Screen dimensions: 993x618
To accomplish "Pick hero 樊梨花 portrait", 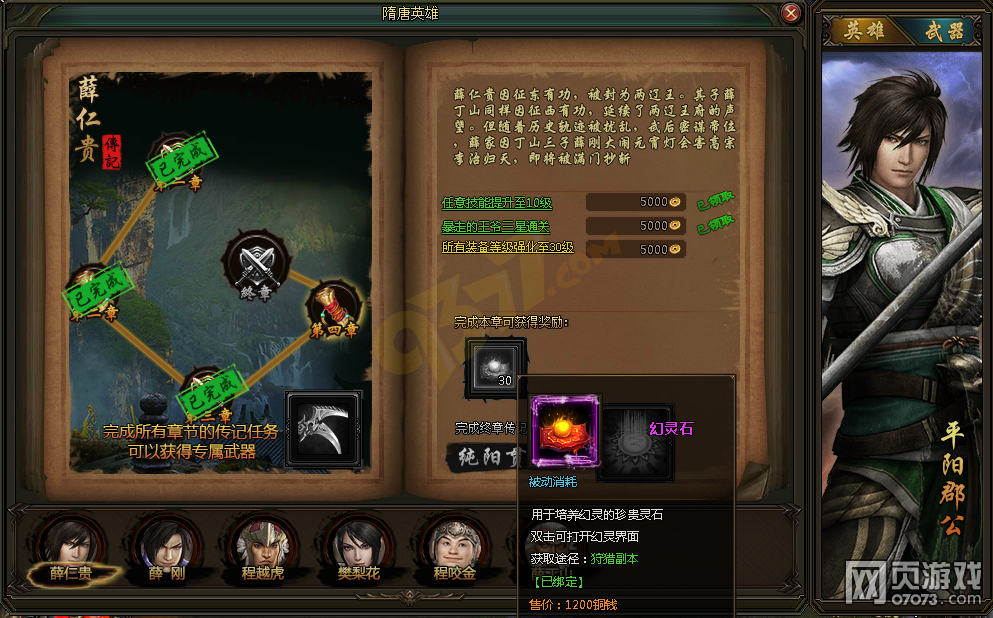I will 359,547.
